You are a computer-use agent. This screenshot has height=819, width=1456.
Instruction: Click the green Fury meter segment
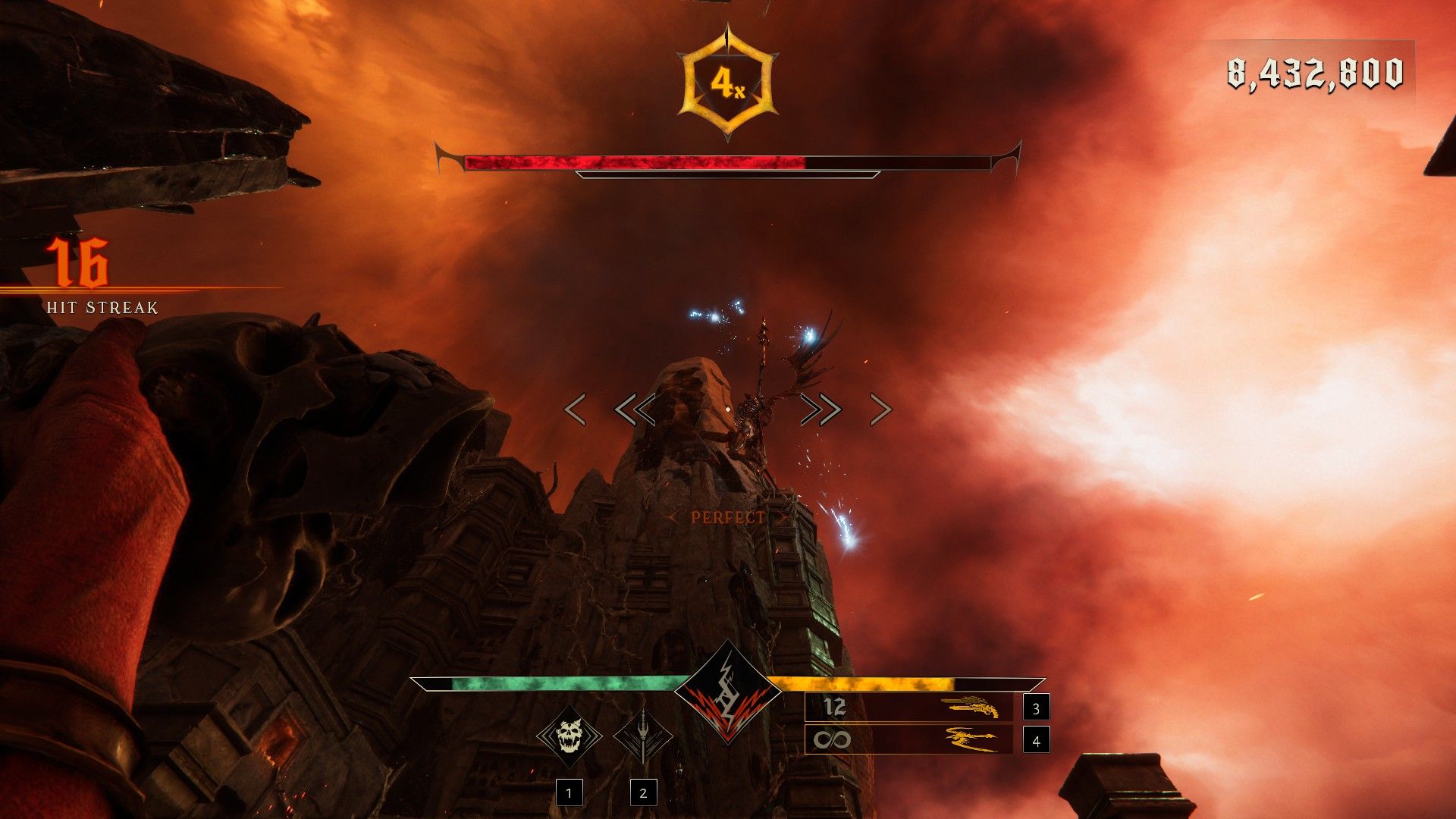click(561, 683)
